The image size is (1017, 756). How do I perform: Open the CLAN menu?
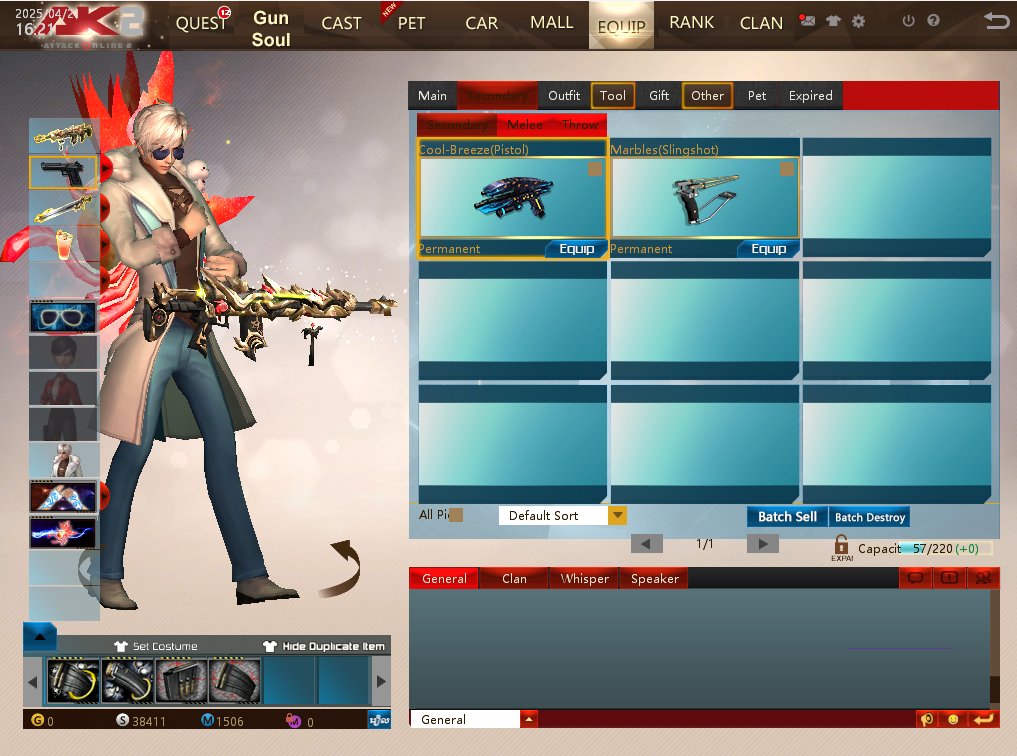pos(761,24)
